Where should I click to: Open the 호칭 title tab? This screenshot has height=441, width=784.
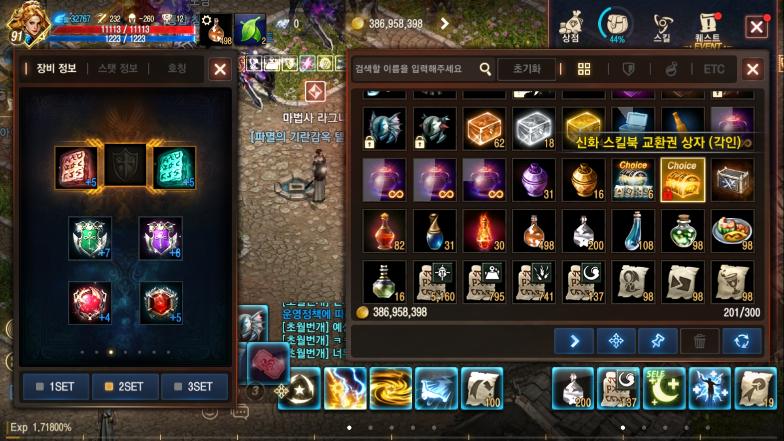pos(177,69)
